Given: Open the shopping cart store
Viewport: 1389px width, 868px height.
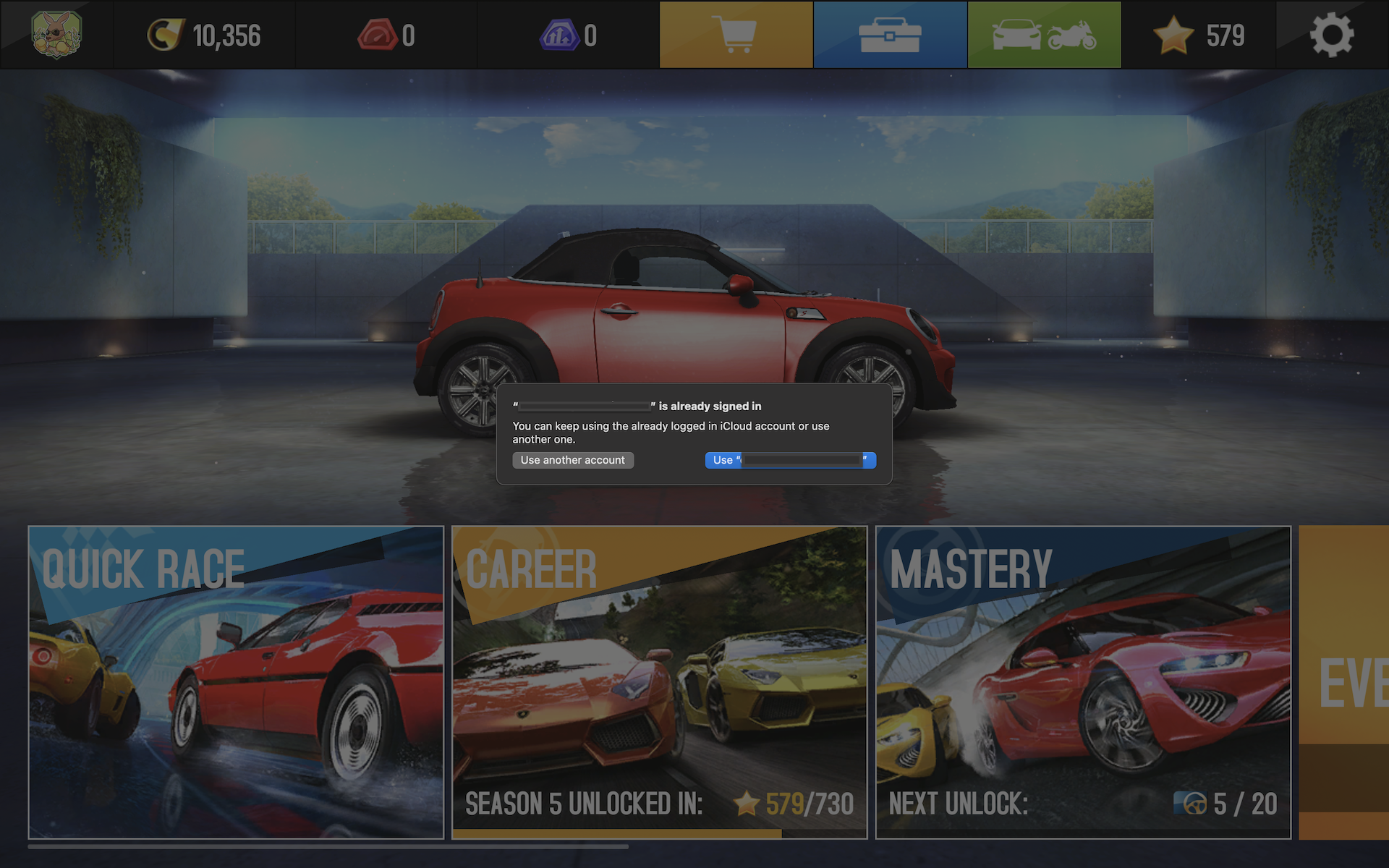Looking at the screenshot, I should pyautogui.click(x=736, y=35).
